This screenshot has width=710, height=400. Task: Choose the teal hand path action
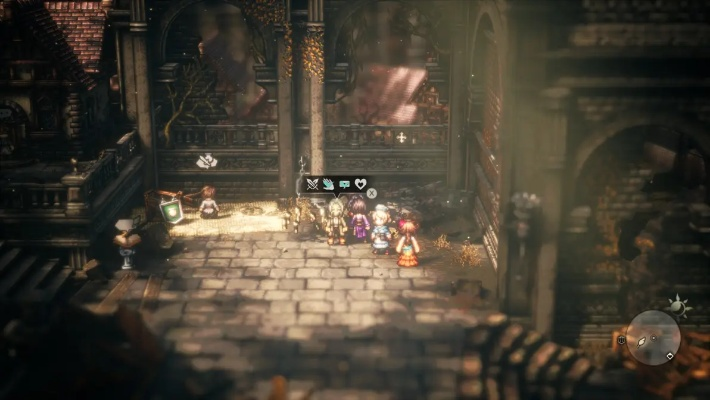coord(328,185)
